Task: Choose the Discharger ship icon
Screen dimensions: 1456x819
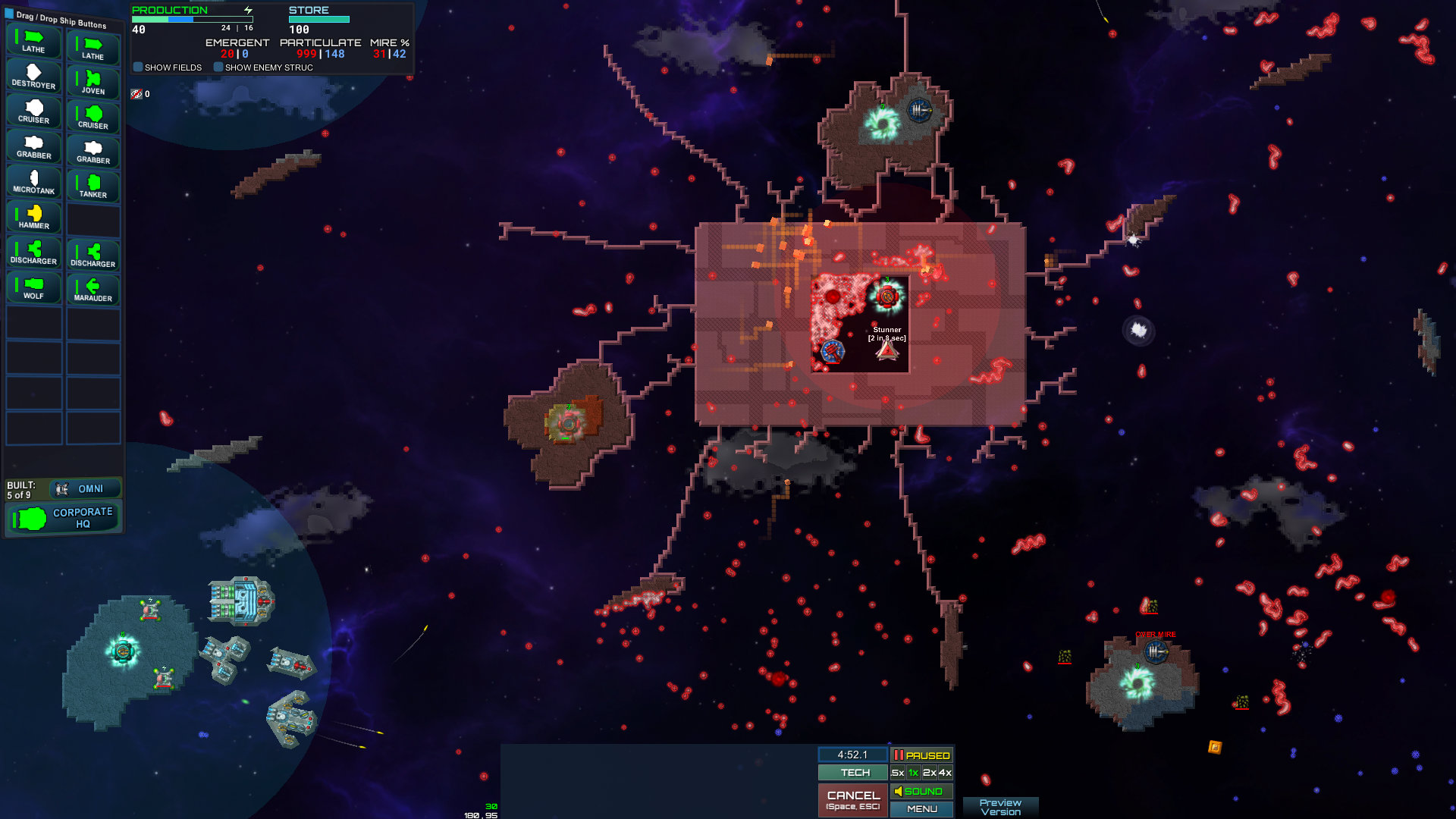Action: 33,251
